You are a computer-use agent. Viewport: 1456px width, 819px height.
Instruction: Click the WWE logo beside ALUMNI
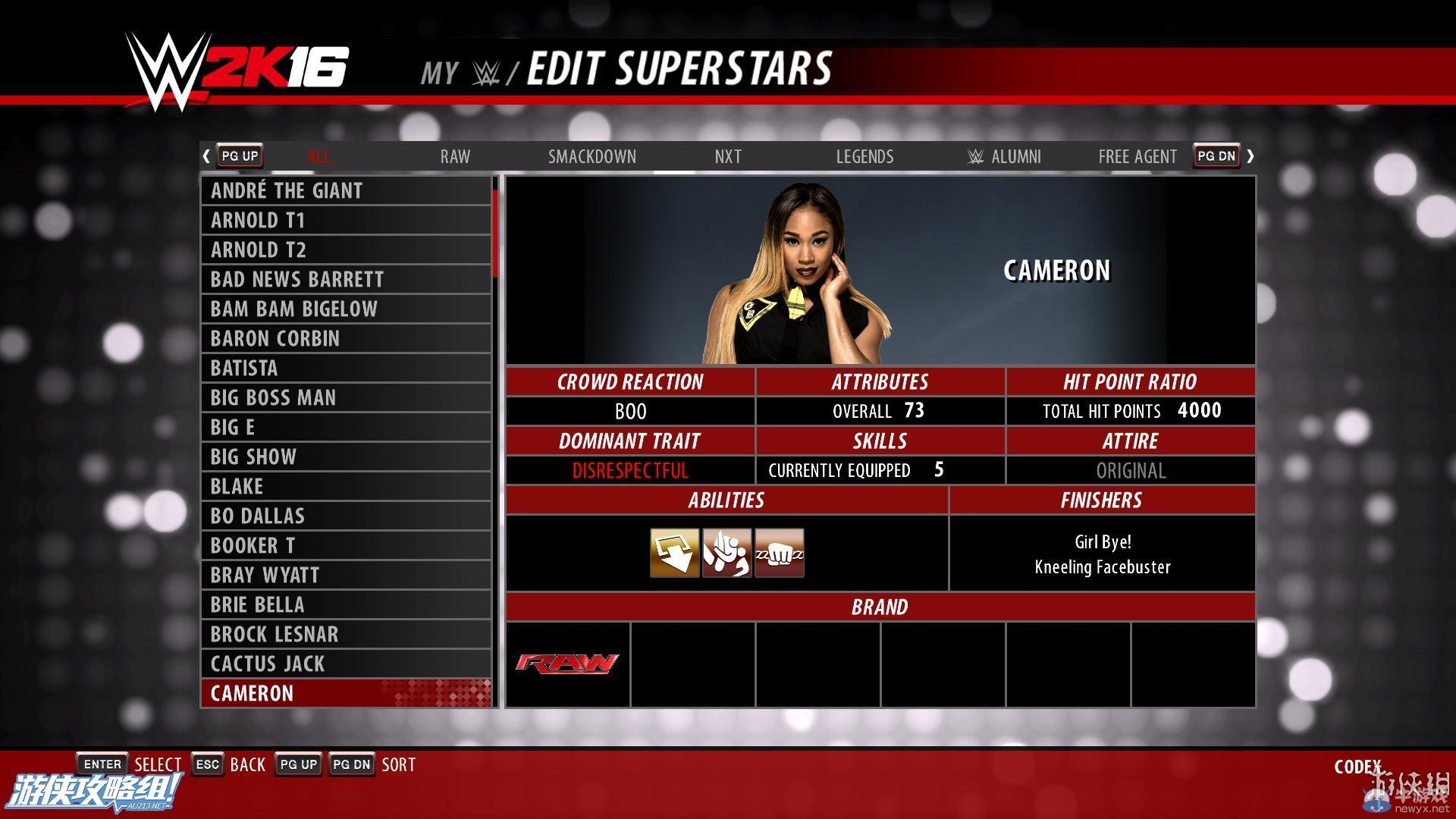tap(974, 156)
